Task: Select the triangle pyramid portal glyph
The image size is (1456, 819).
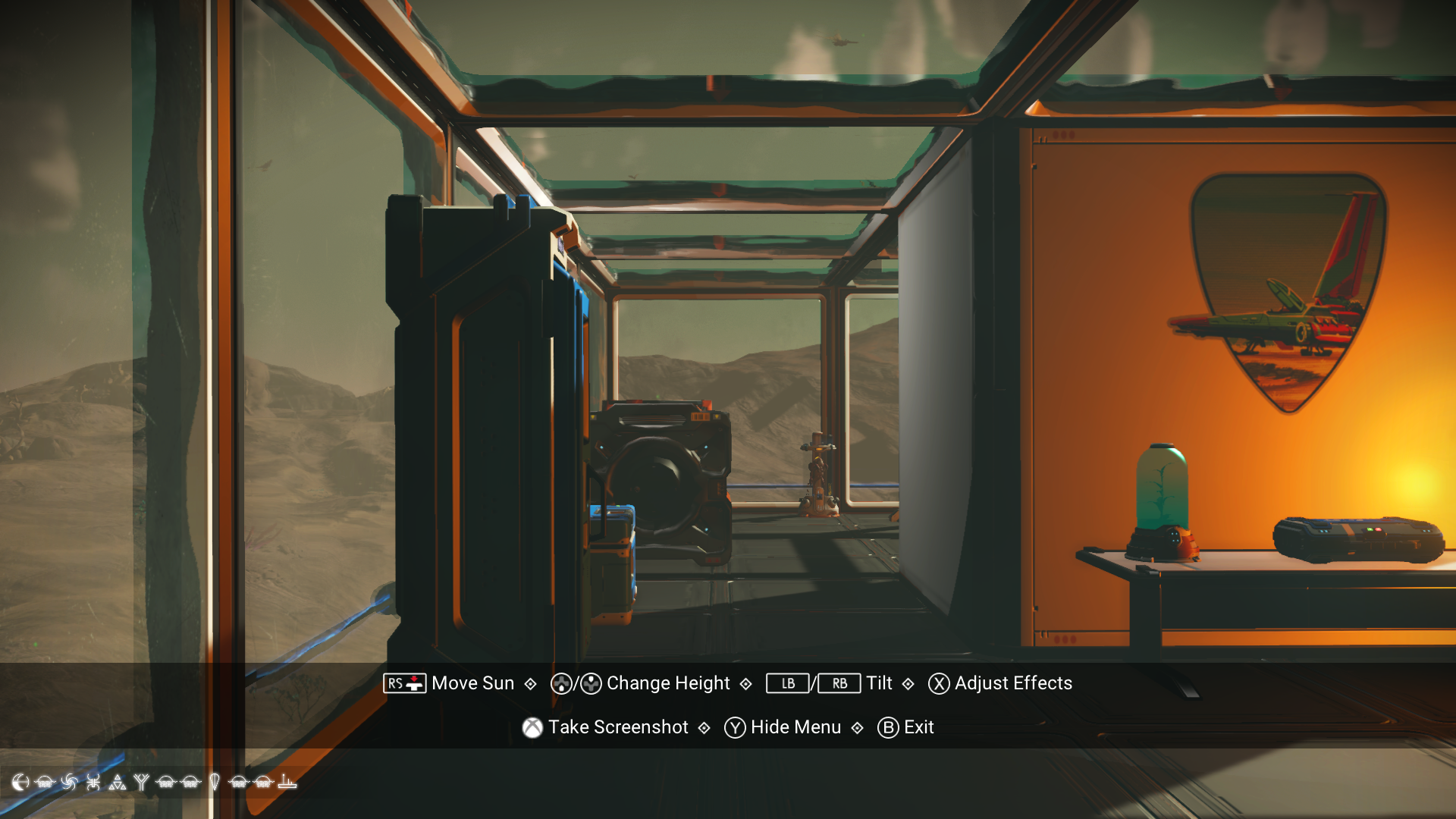Action: [118, 783]
